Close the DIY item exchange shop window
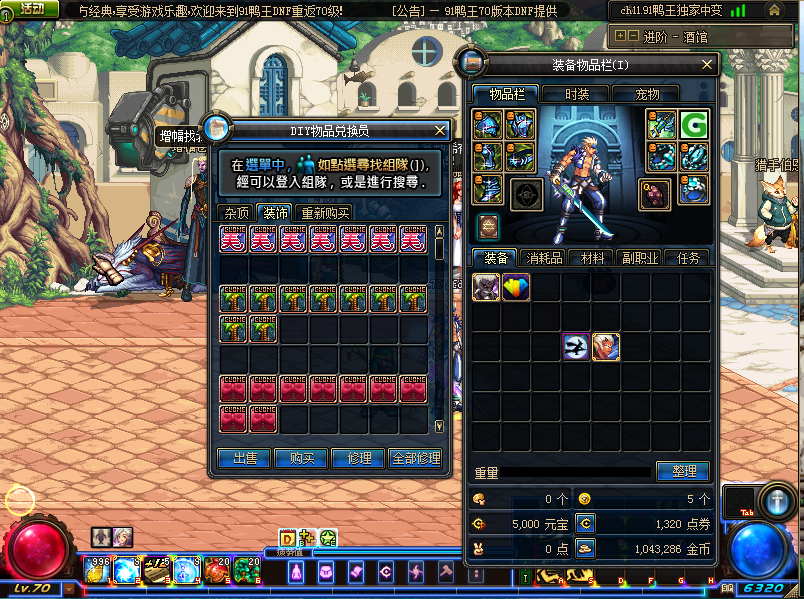The height and width of the screenshot is (599, 804). click(x=440, y=130)
